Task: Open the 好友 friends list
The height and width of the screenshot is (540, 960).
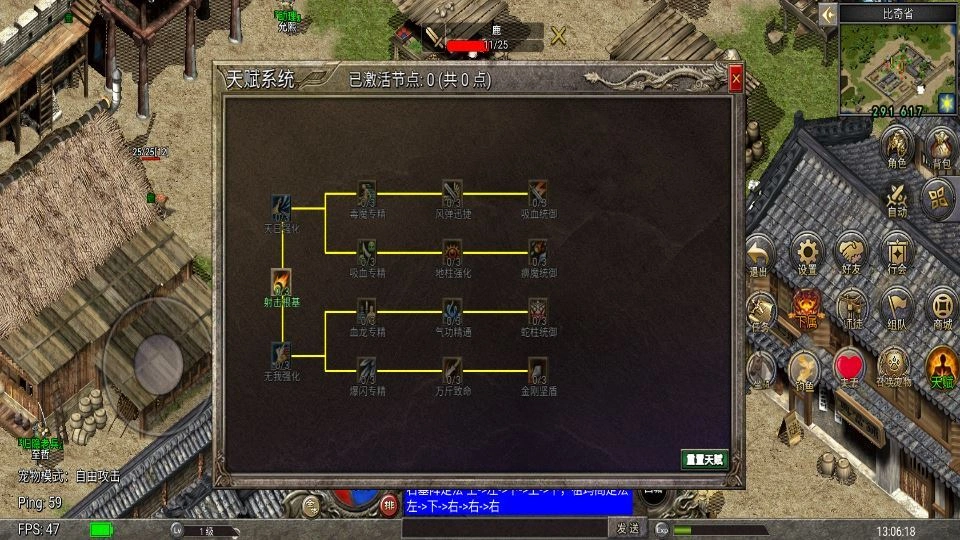Action: 852,254
